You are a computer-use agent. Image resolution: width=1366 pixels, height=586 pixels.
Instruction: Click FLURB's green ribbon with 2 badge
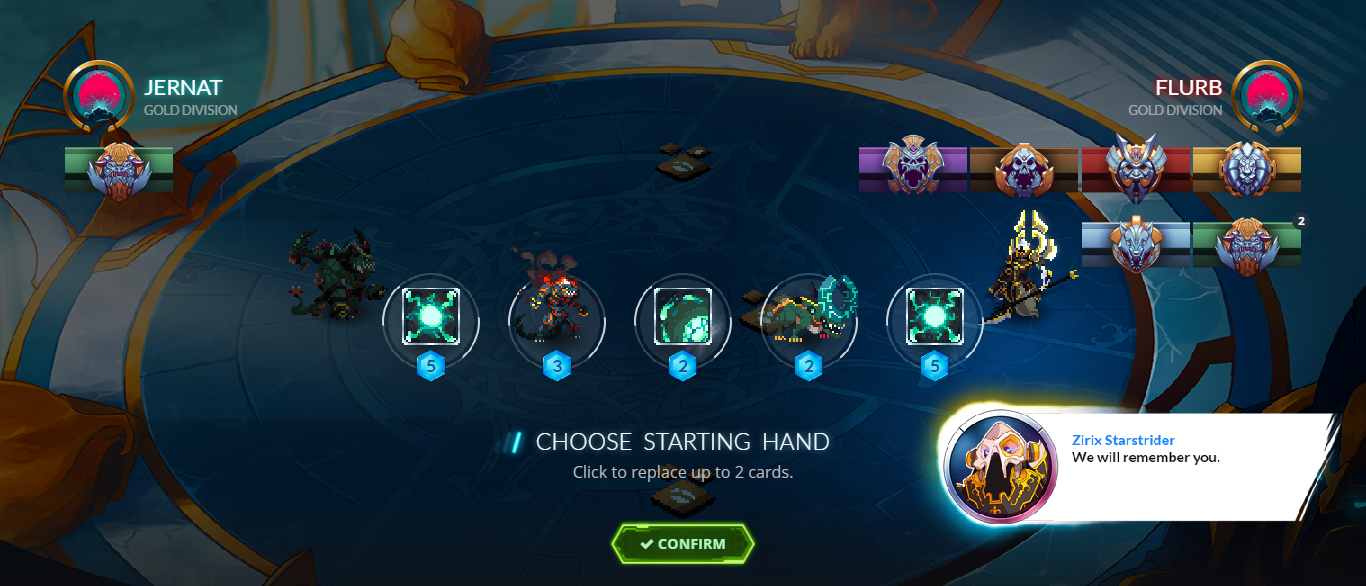[x=1246, y=244]
